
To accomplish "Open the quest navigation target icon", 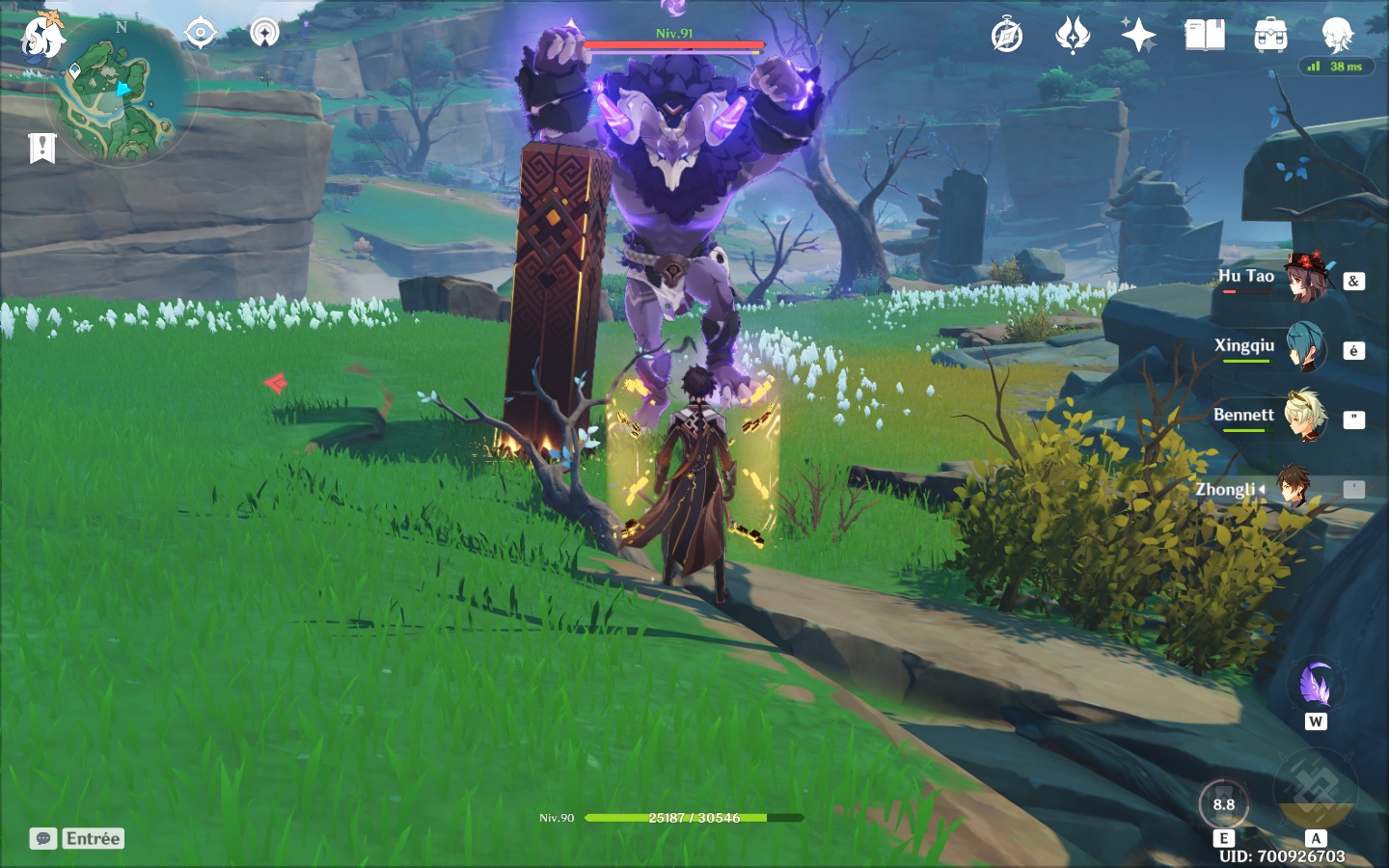I will tap(200, 33).
